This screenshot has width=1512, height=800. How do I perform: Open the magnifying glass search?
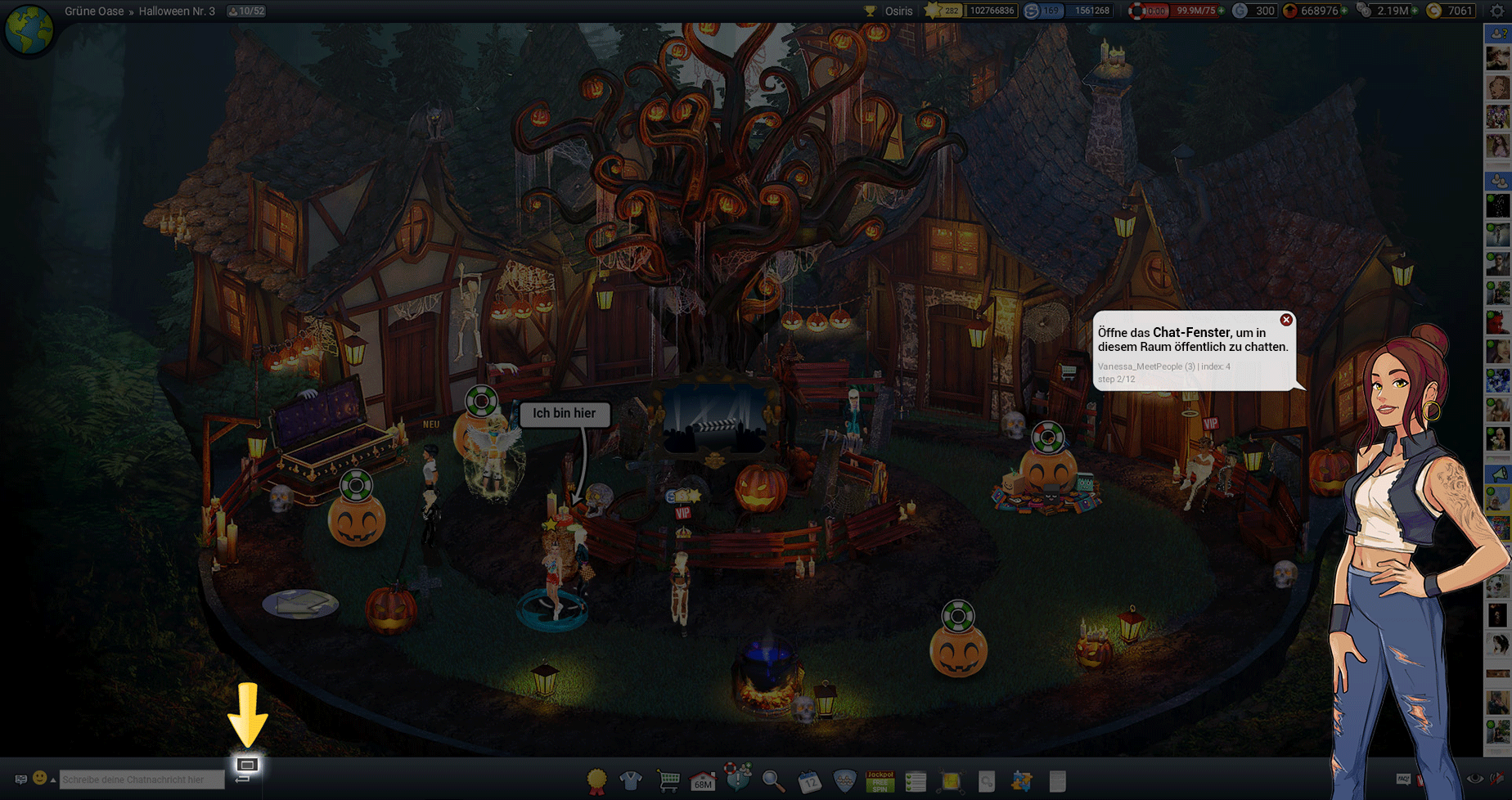(772, 781)
